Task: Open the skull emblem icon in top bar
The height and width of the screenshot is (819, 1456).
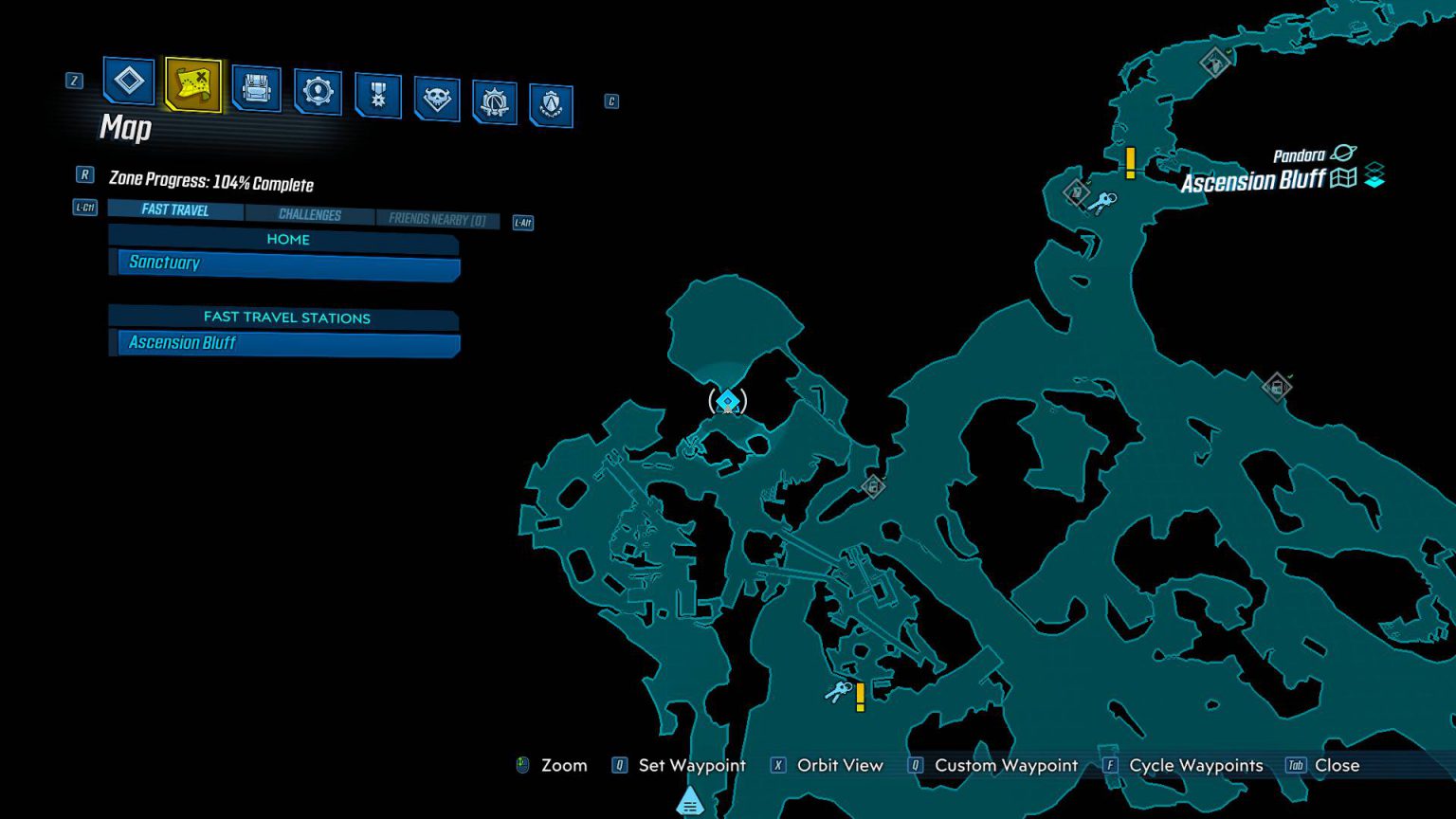Action: [435, 99]
